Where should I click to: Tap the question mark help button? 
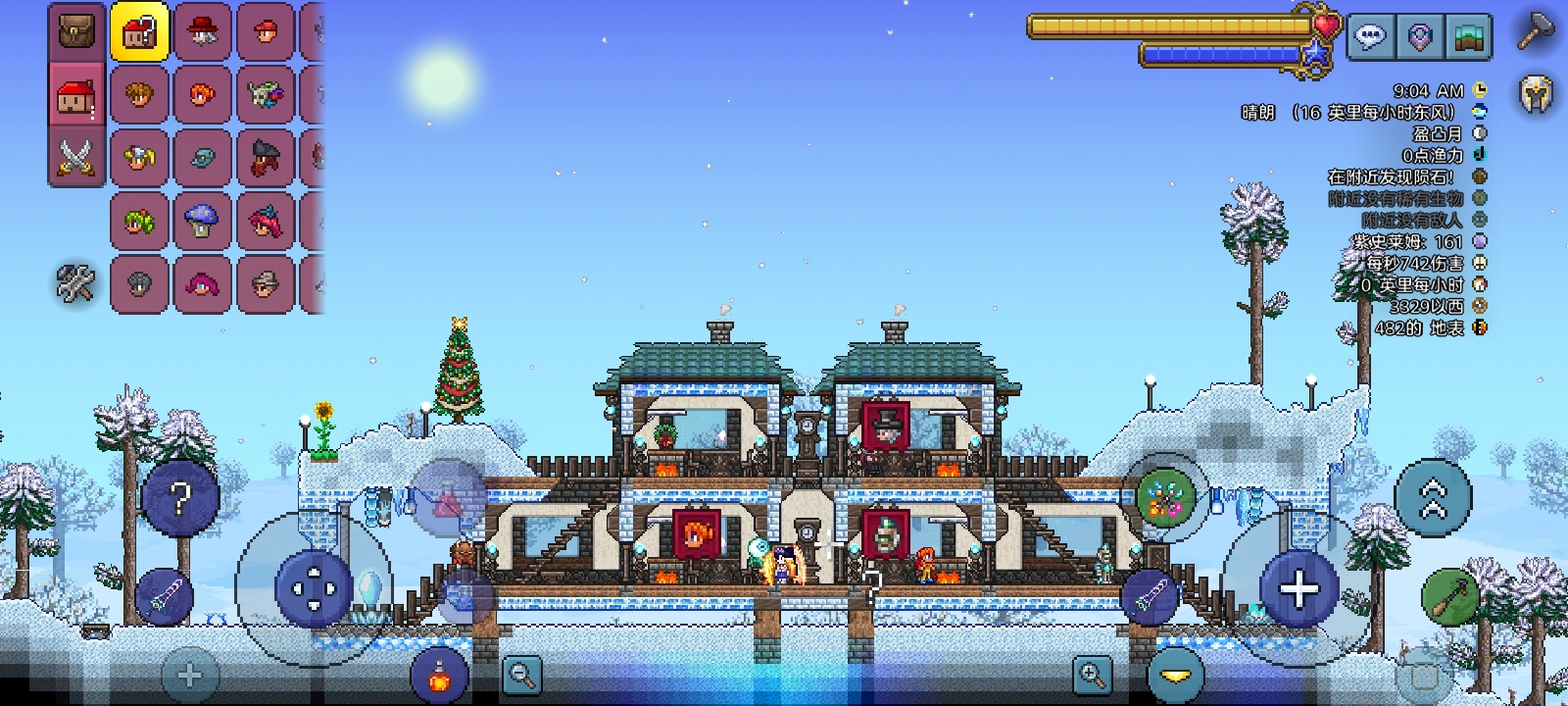coord(180,499)
